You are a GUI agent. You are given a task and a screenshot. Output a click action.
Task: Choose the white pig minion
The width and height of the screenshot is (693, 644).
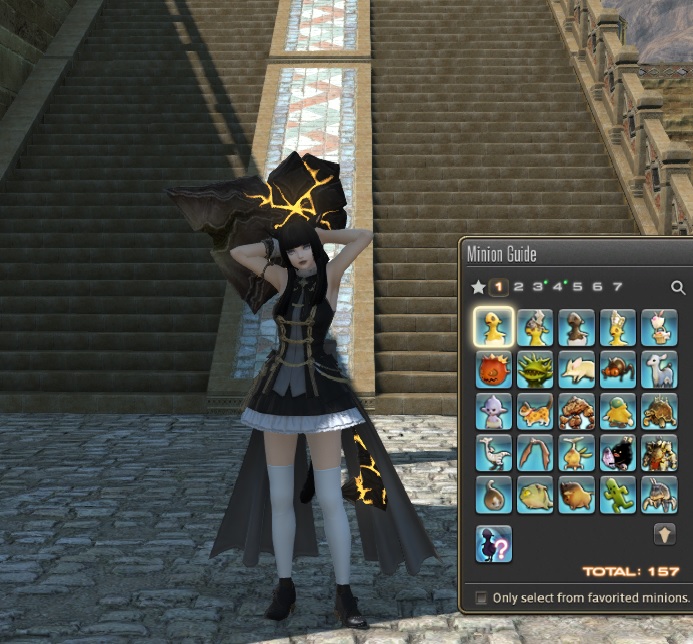[576, 369]
